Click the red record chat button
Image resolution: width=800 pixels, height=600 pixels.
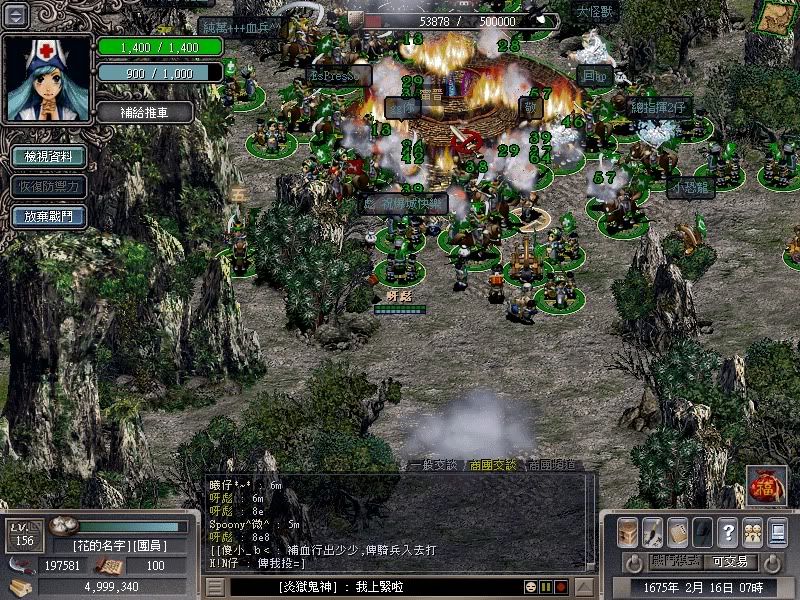[561, 587]
